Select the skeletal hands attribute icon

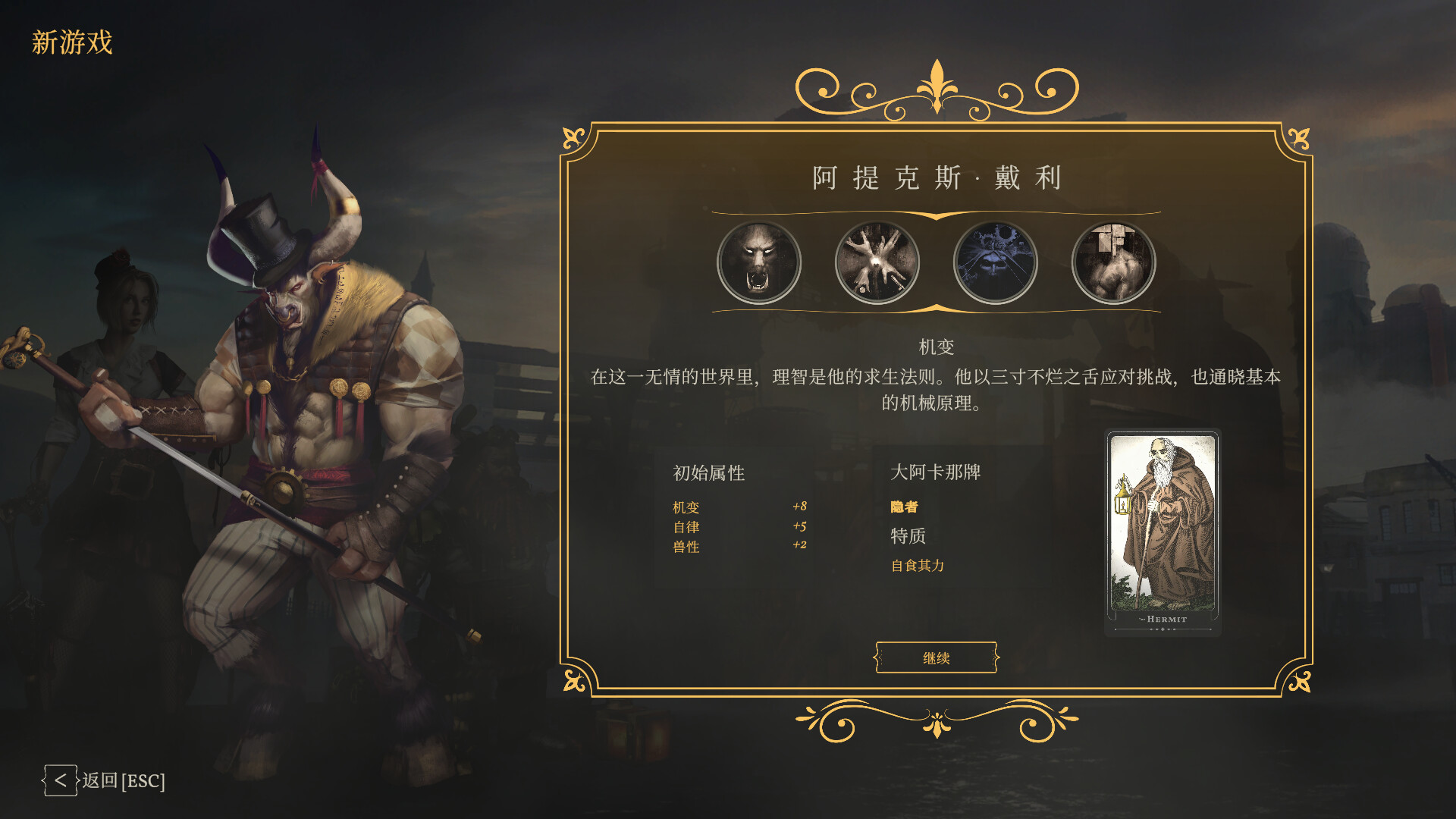877,261
